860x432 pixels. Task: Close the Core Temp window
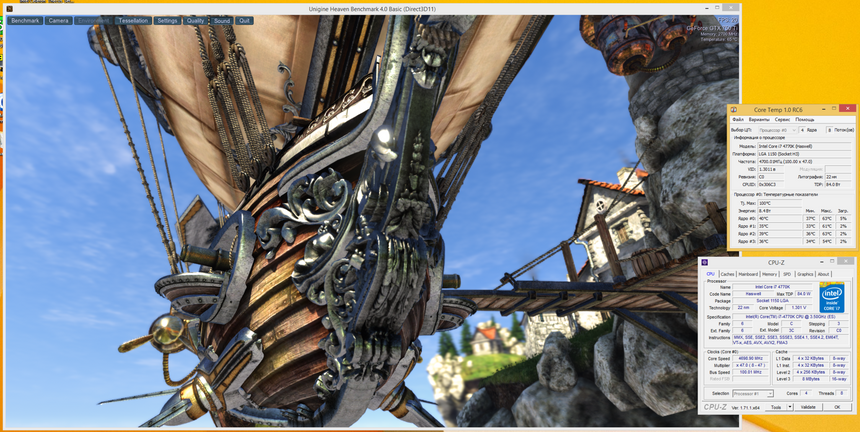click(849, 109)
